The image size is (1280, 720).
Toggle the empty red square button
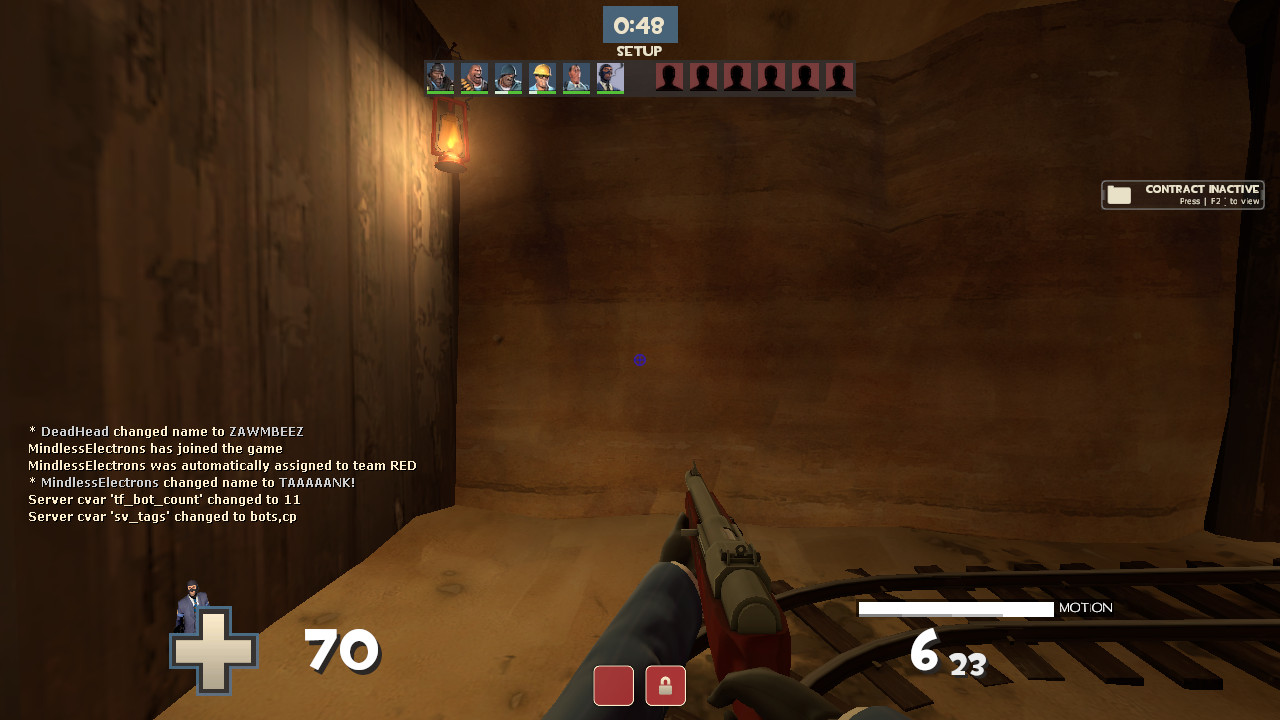613,686
